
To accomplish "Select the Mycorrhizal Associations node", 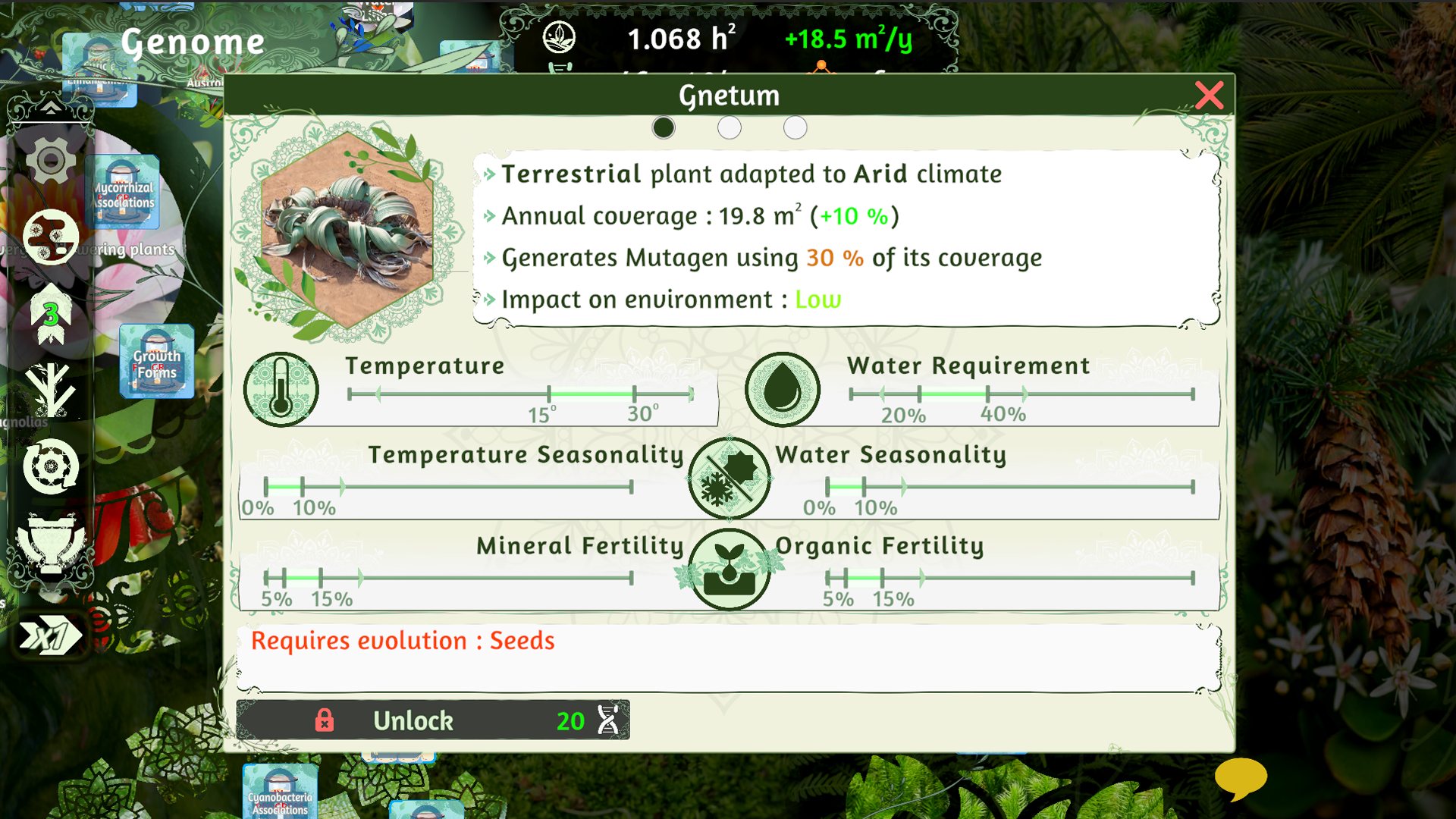I will 124,193.
